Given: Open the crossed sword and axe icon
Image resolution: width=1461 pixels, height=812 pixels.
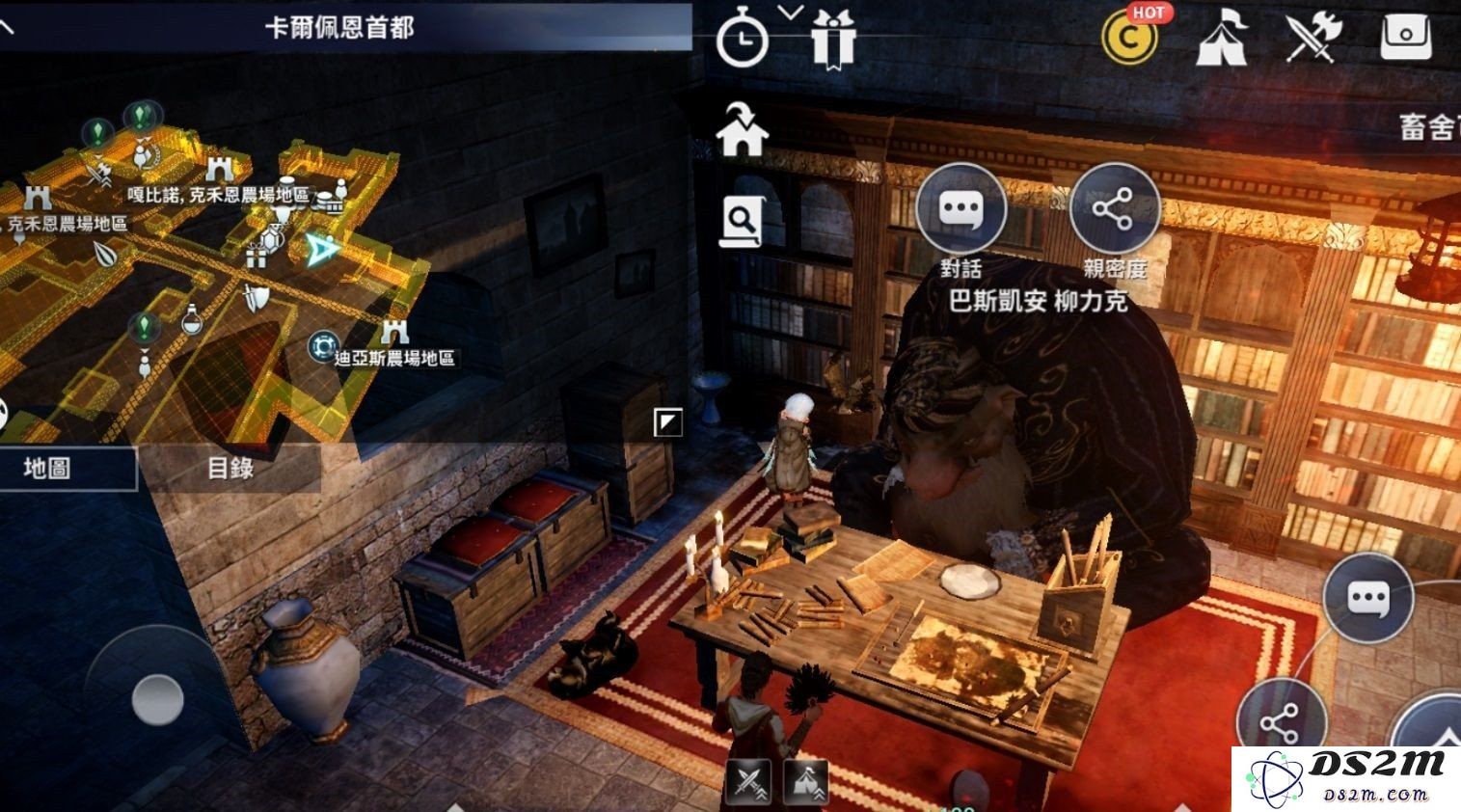Looking at the screenshot, I should coord(1313,39).
